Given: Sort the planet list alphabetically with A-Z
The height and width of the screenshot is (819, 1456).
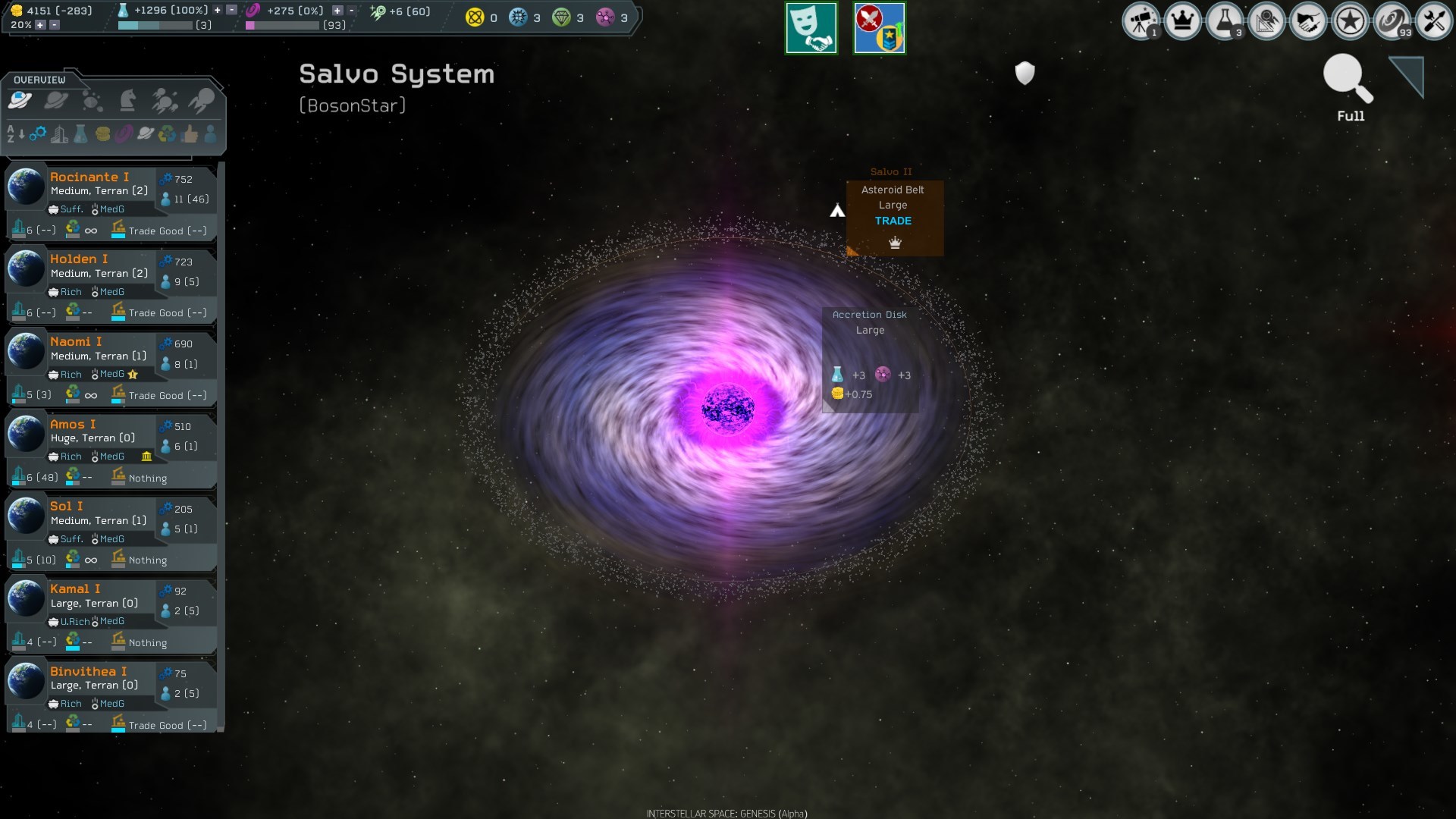Looking at the screenshot, I should tap(12, 135).
